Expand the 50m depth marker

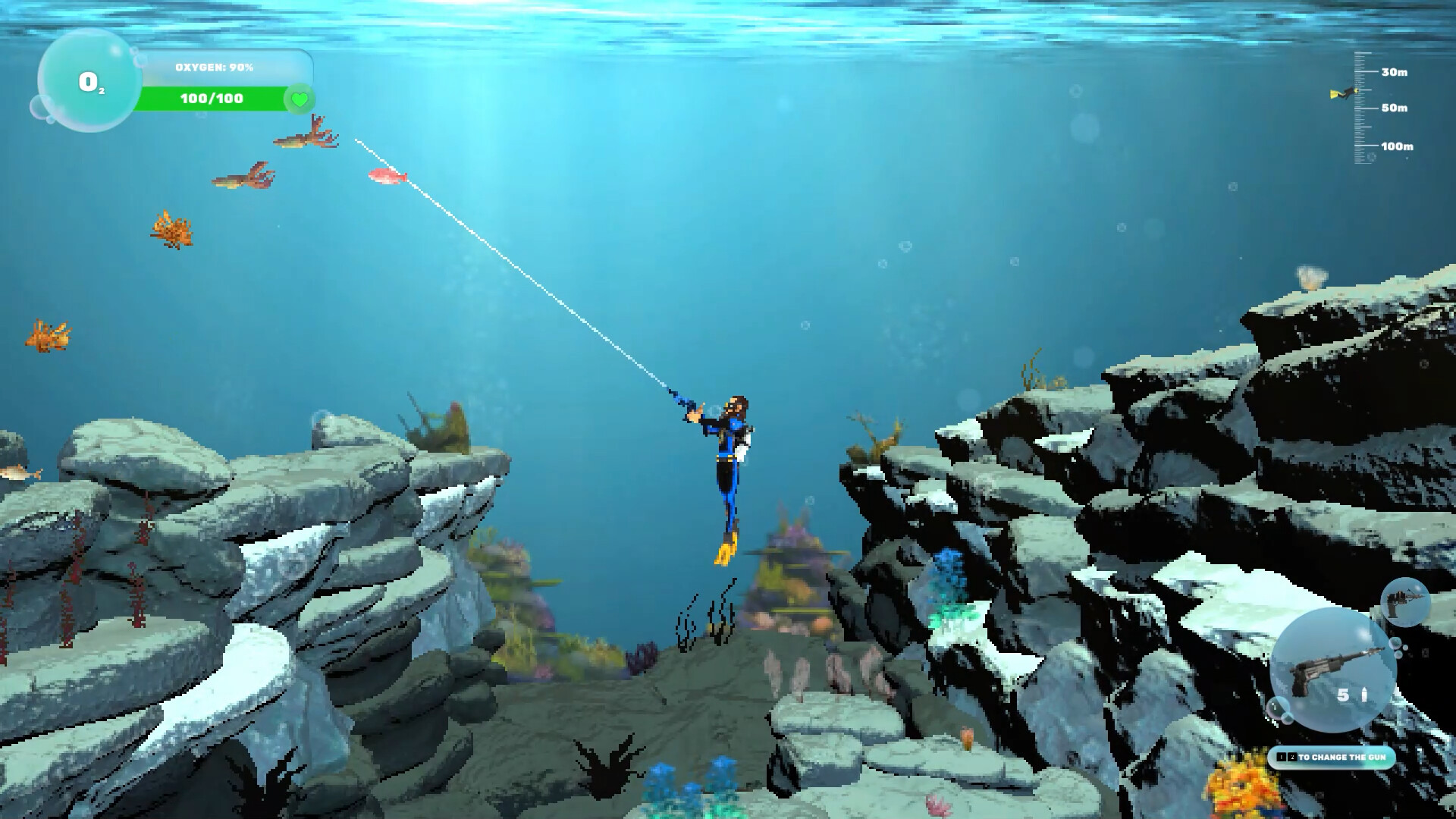point(1394,108)
